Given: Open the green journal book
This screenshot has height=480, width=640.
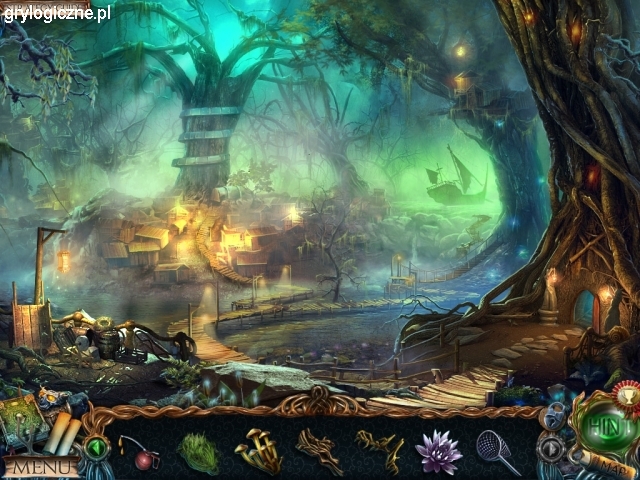Looking at the screenshot, I should [22, 420].
